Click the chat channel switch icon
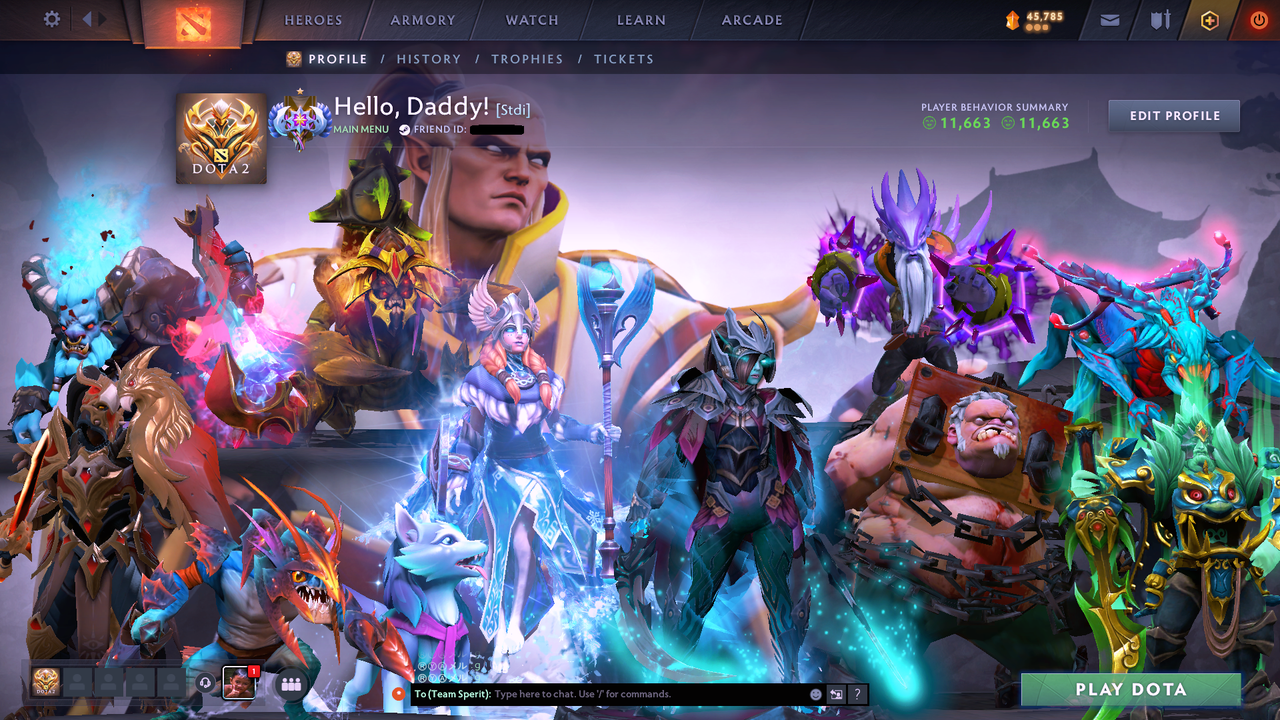The width and height of the screenshot is (1280, 720). (x=835, y=694)
